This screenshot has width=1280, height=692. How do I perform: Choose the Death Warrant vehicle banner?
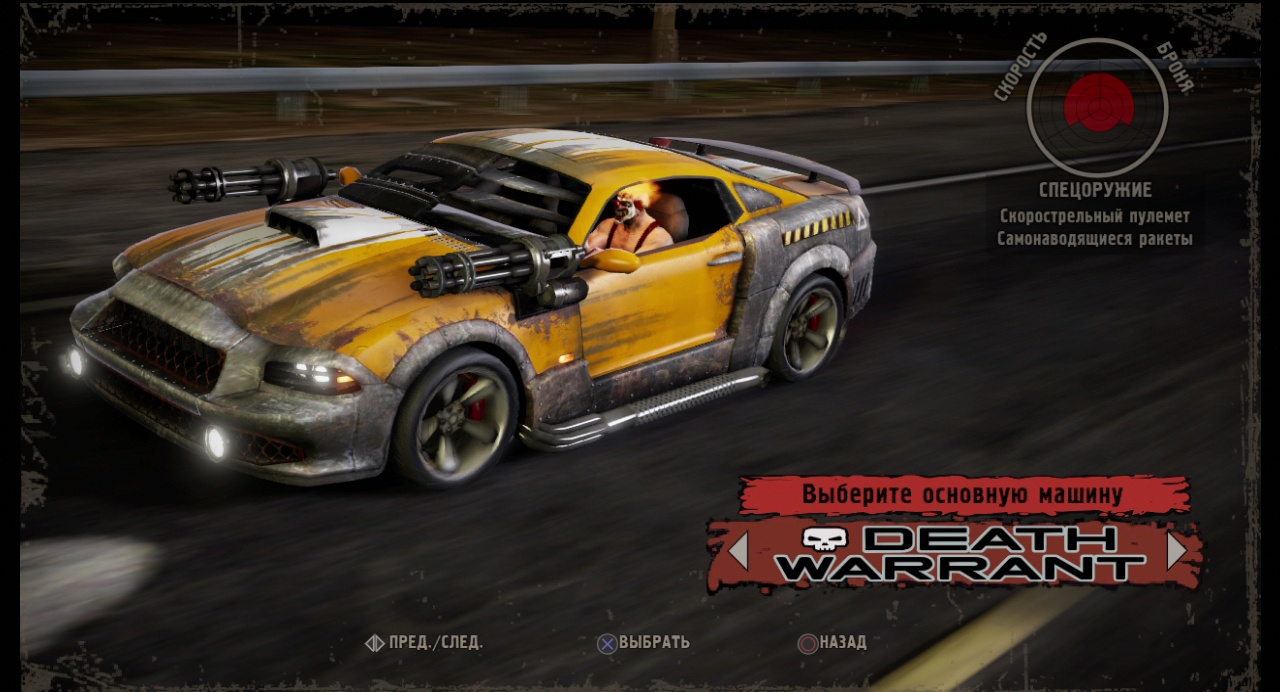(x=958, y=553)
